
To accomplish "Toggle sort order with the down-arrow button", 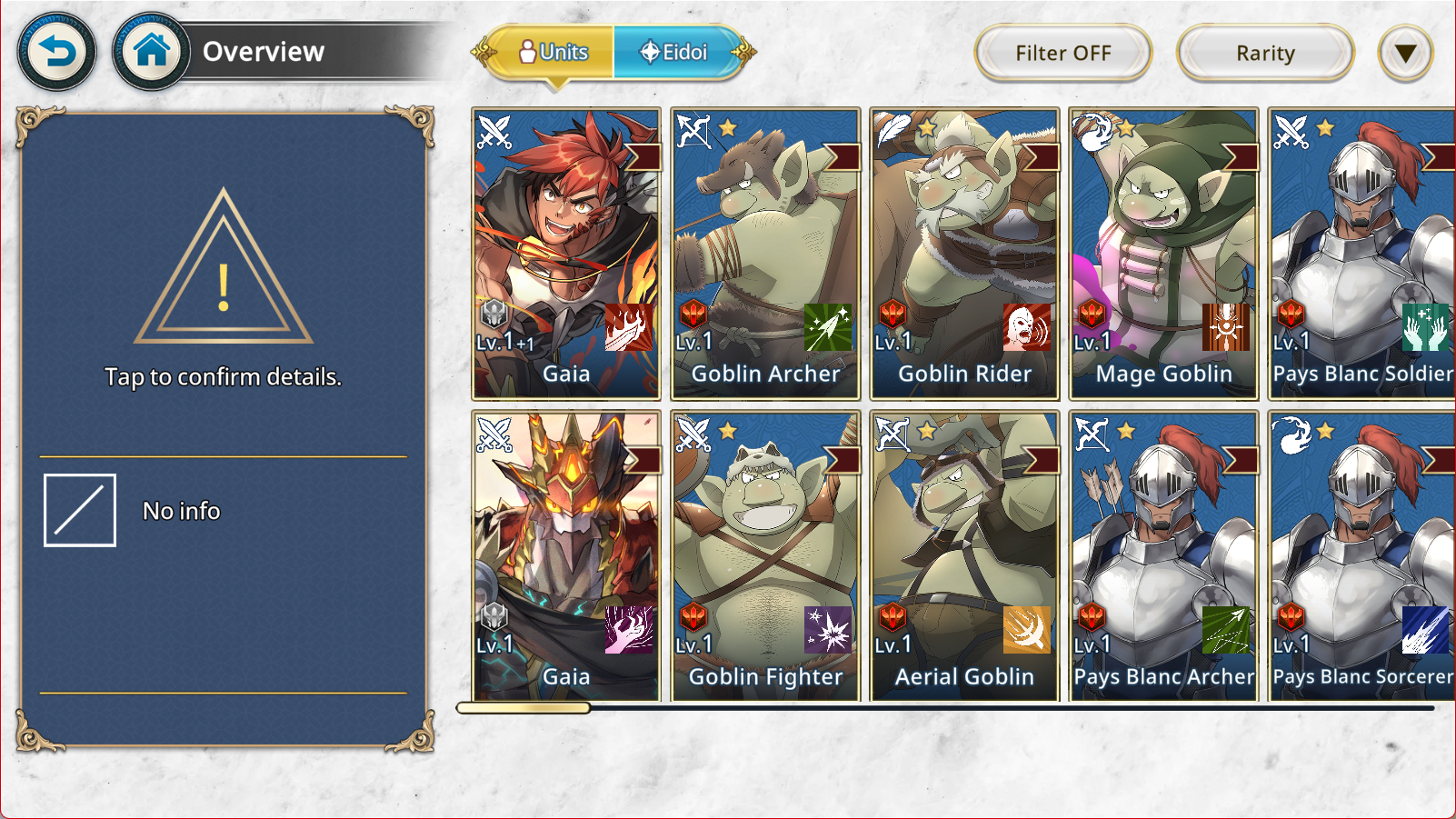I will (x=1405, y=54).
